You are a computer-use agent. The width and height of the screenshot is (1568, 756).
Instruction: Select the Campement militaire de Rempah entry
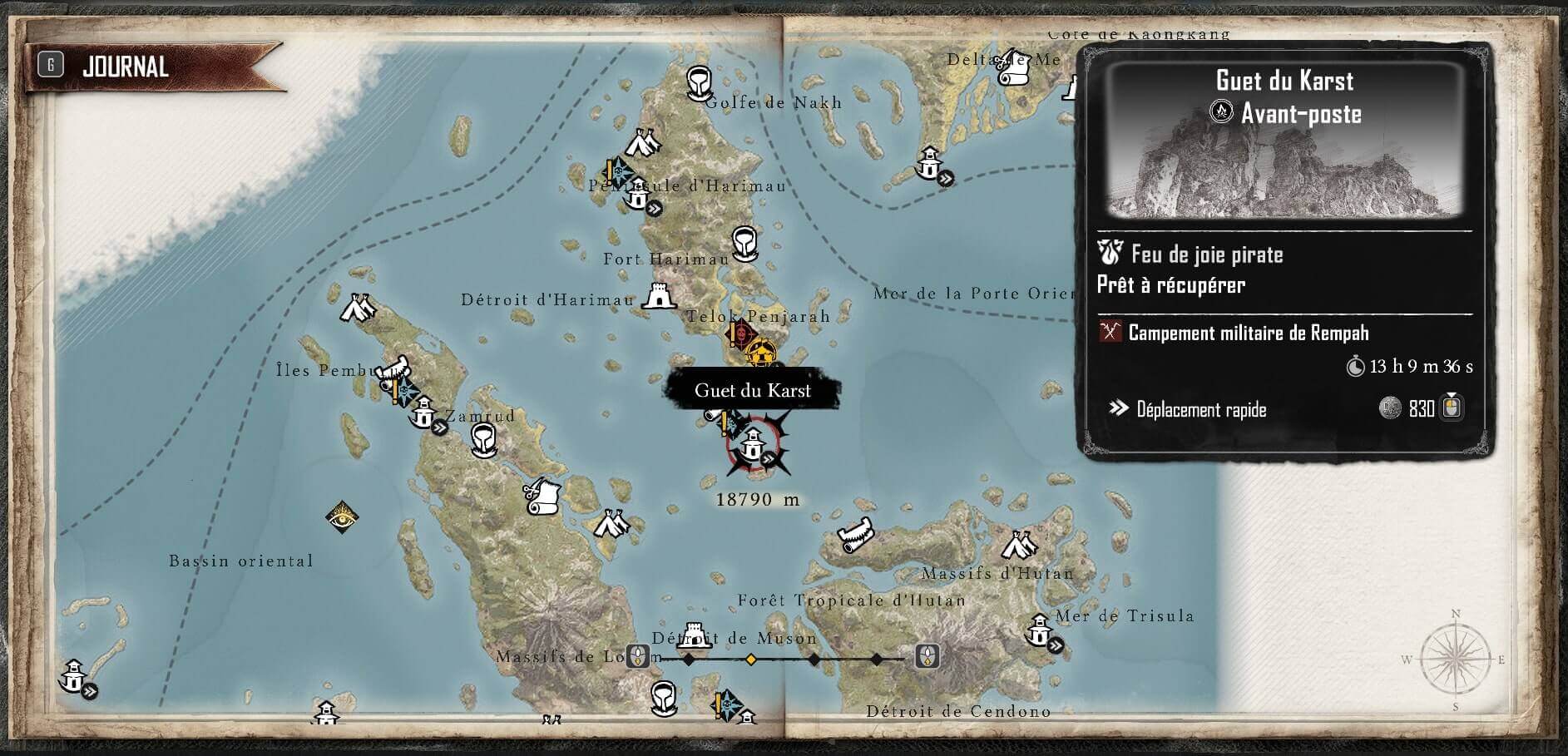pyautogui.click(x=1248, y=333)
